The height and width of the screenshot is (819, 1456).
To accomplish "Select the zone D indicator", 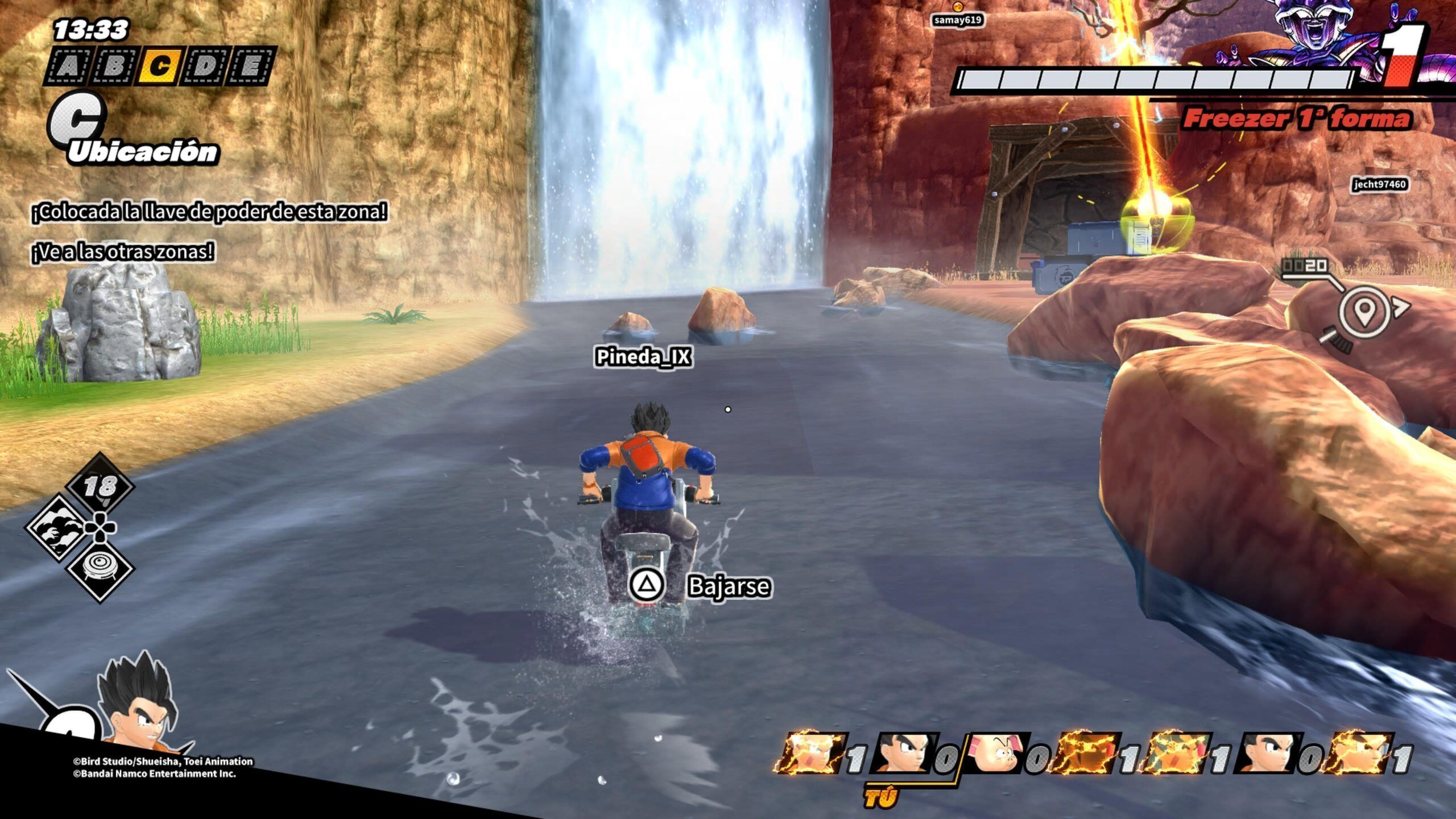I will (205, 67).
